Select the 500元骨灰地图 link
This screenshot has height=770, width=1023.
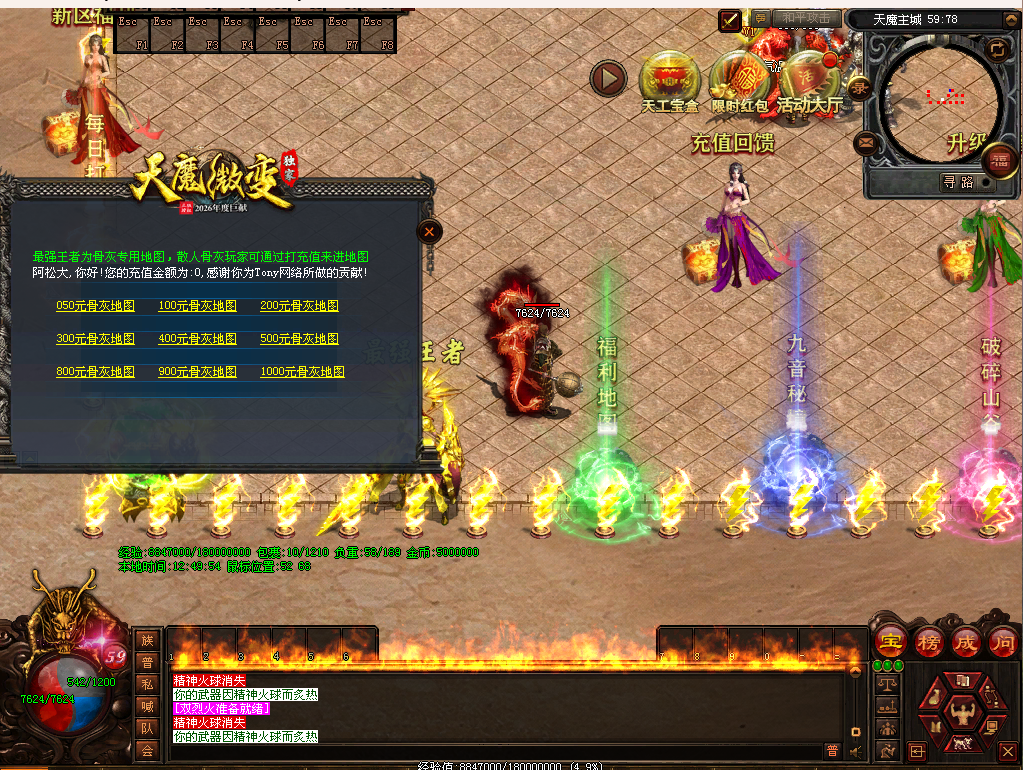tap(299, 339)
